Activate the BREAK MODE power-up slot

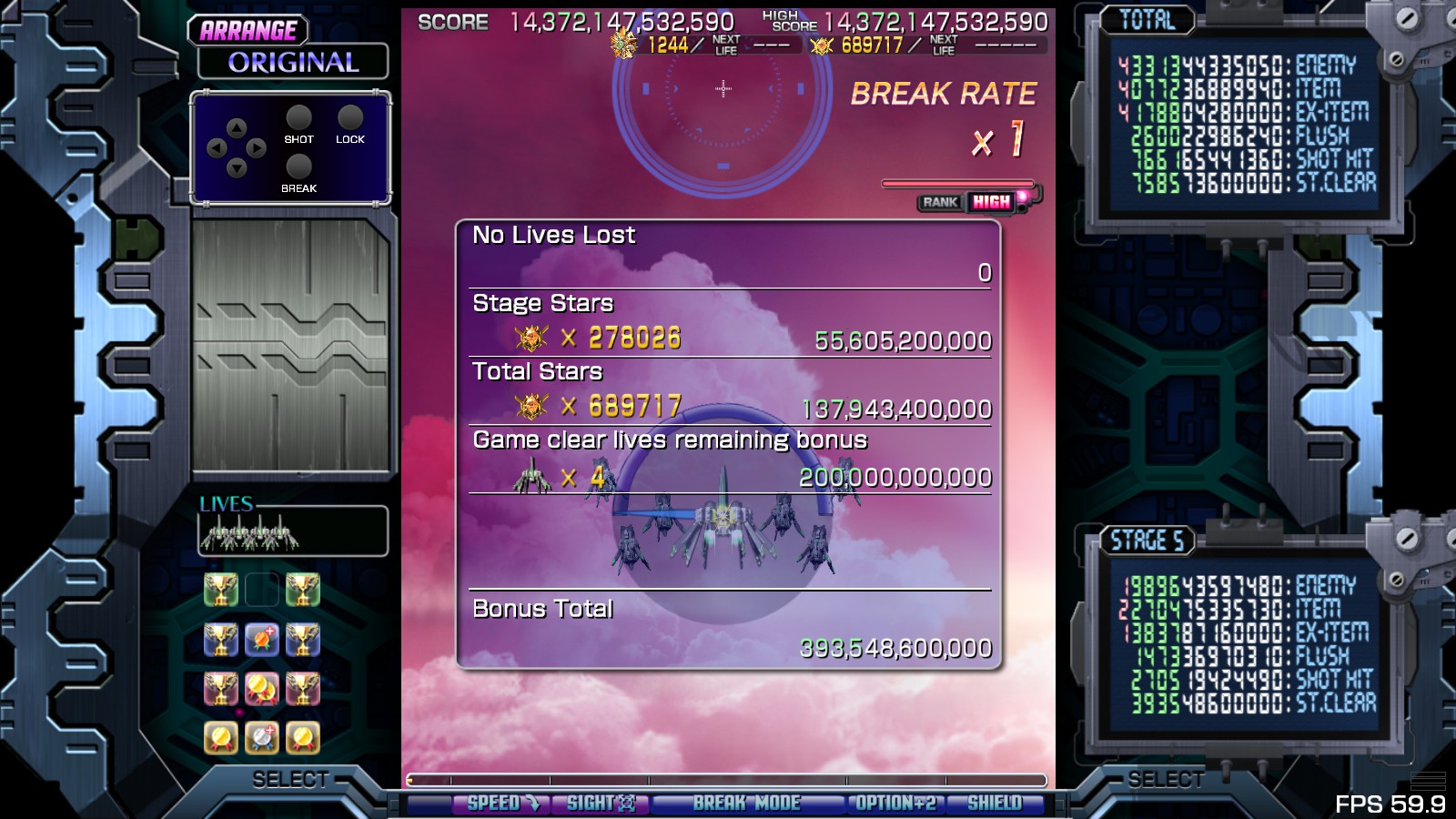coord(746,804)
